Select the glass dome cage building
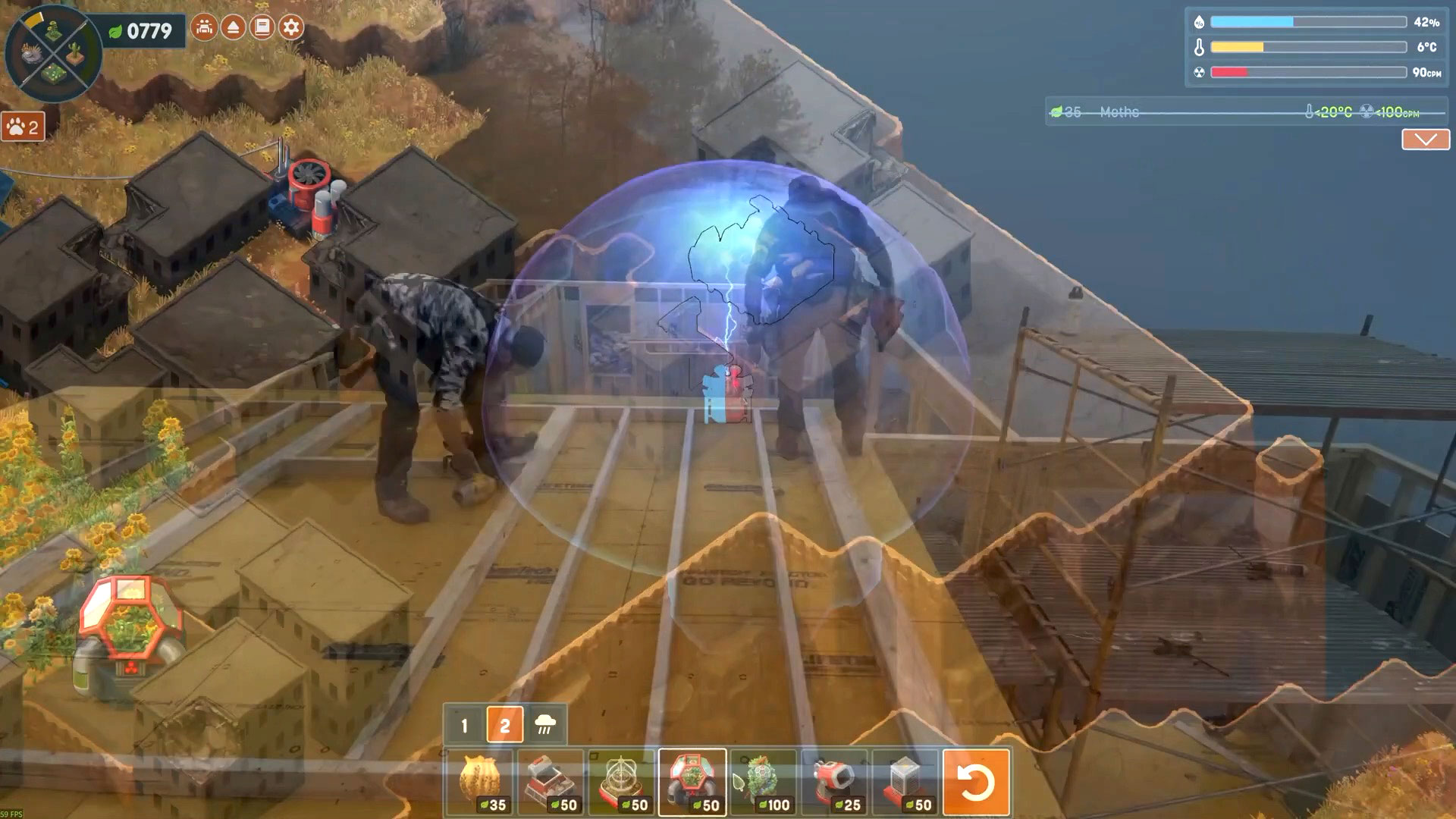 click(621, 782)
